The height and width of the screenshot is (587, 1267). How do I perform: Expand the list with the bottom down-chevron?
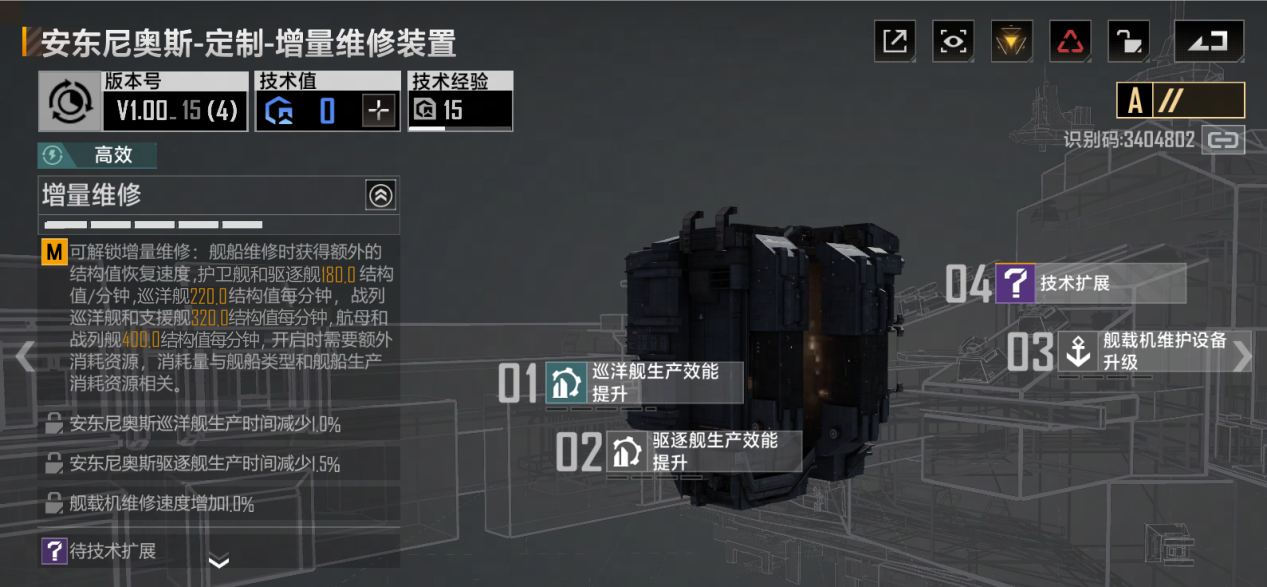218,563
